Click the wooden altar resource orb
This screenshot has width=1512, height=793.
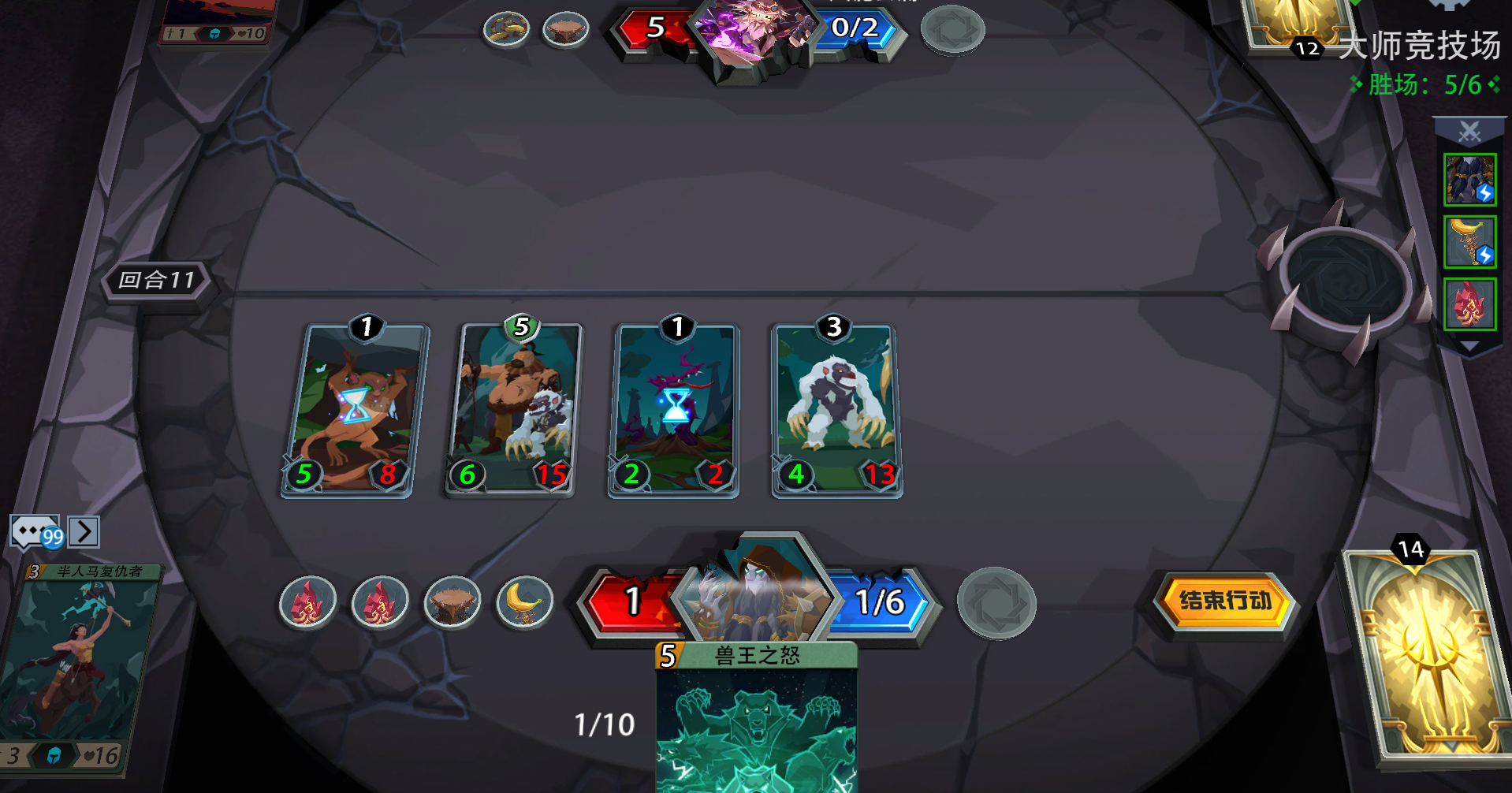(452, 600)
